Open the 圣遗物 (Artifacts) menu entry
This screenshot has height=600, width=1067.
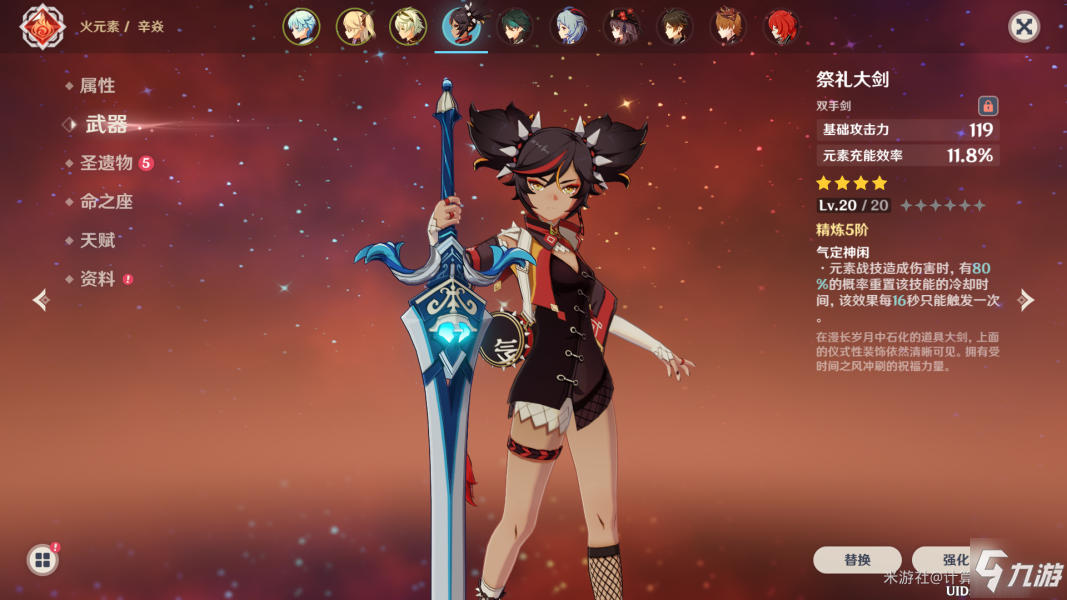point(106,163)
